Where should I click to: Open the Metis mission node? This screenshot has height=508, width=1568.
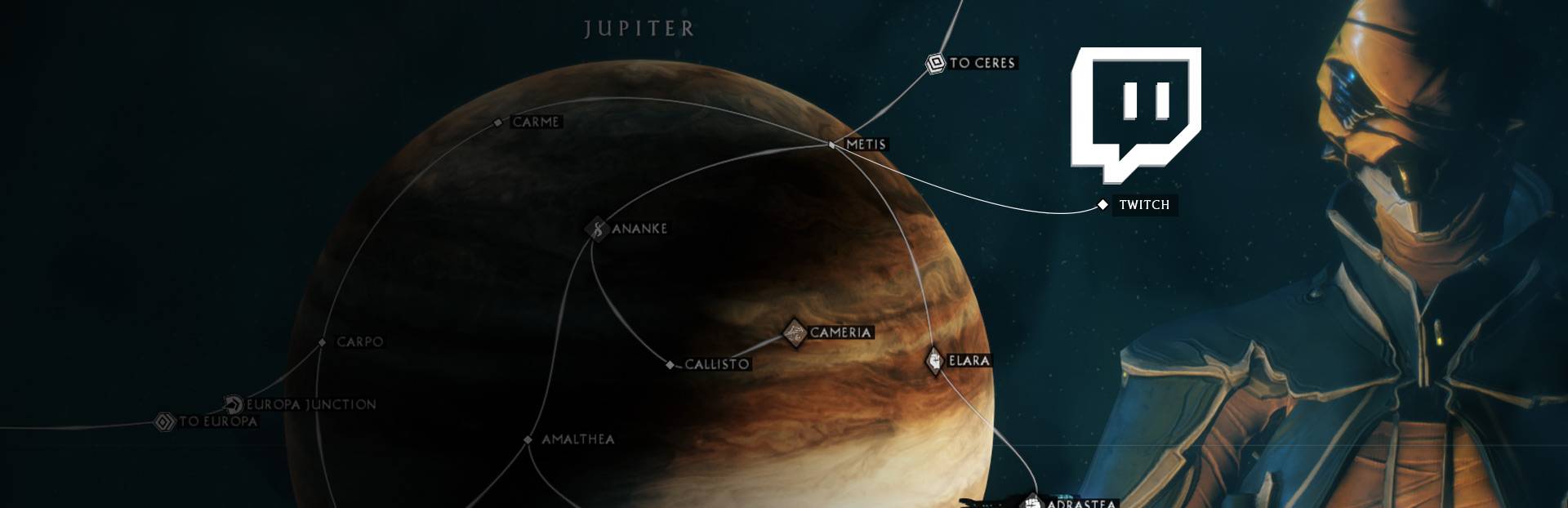832,145
